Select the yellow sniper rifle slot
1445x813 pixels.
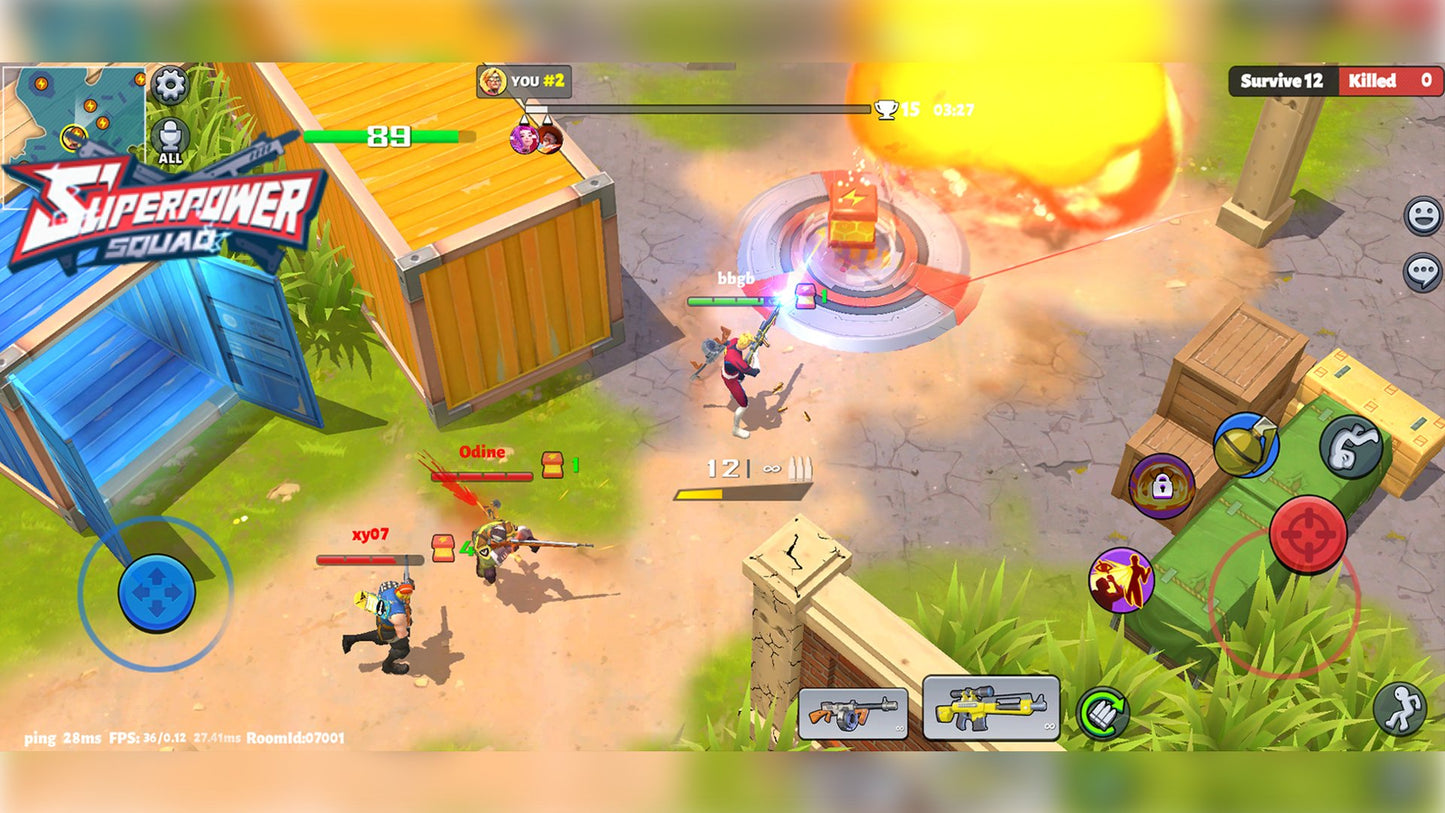990,708
